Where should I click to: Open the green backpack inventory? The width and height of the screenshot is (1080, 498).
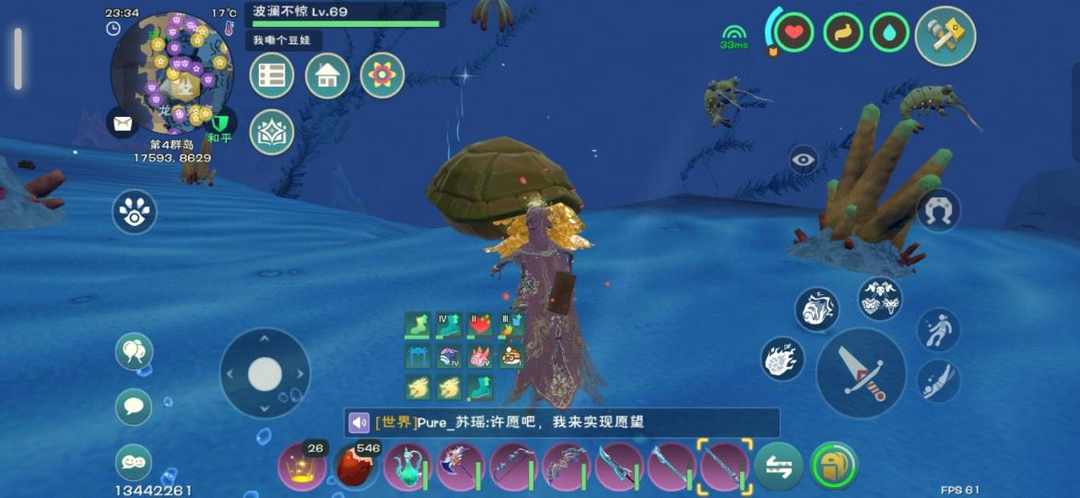click(x=833, y=466)
